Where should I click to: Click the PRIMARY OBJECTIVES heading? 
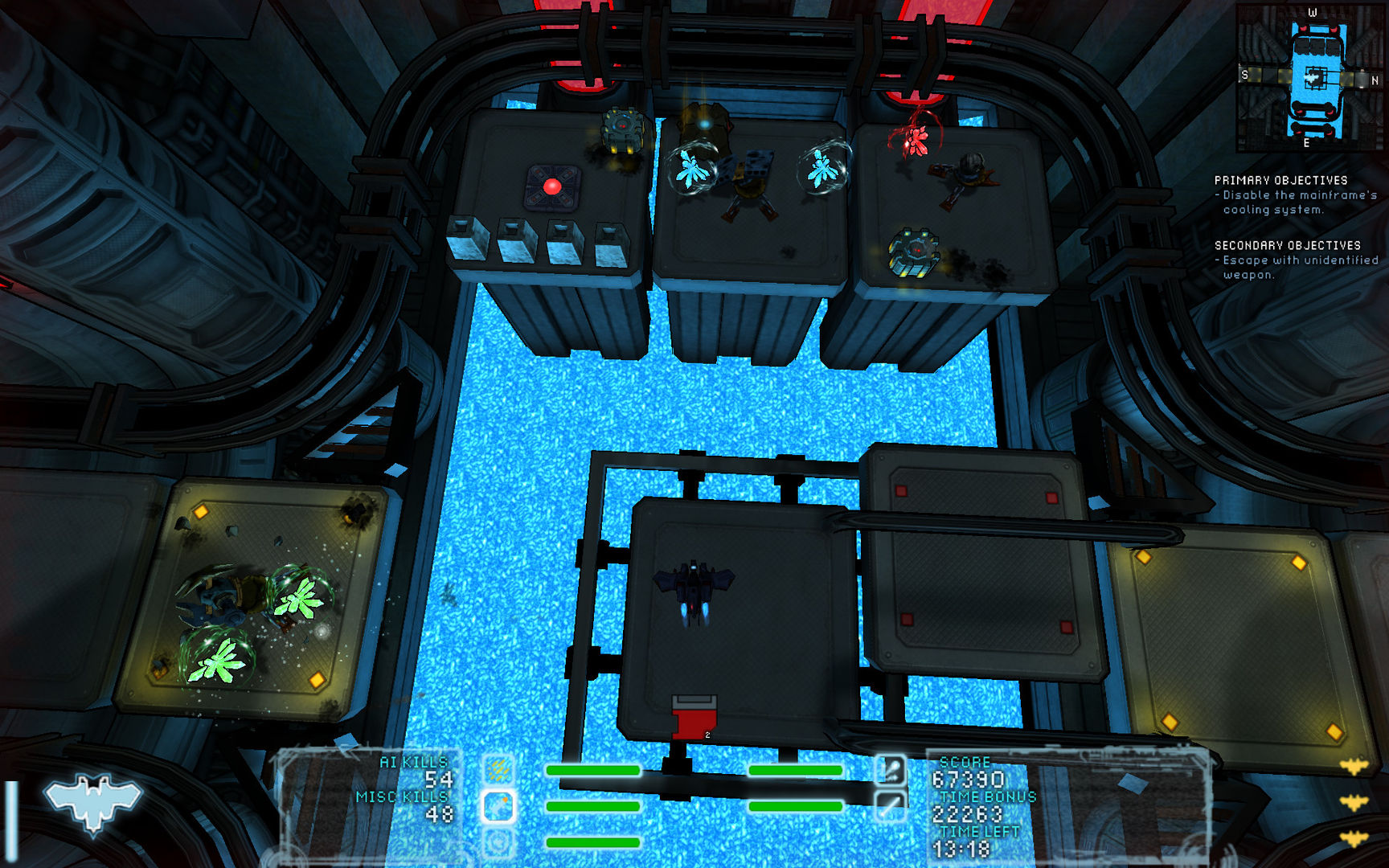pyautogui.click(x=1282, y=180)
